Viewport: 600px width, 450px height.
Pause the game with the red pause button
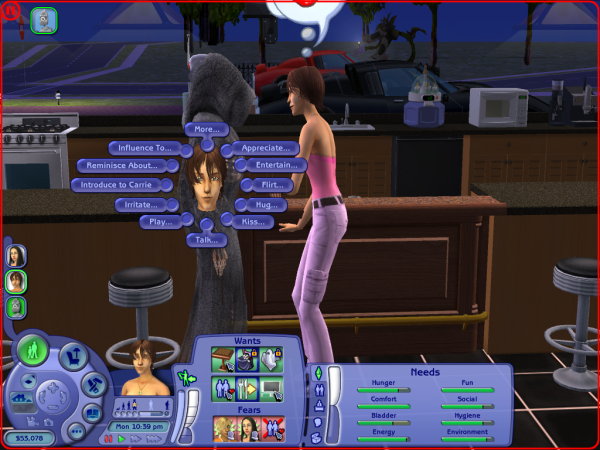coord(110,438)
